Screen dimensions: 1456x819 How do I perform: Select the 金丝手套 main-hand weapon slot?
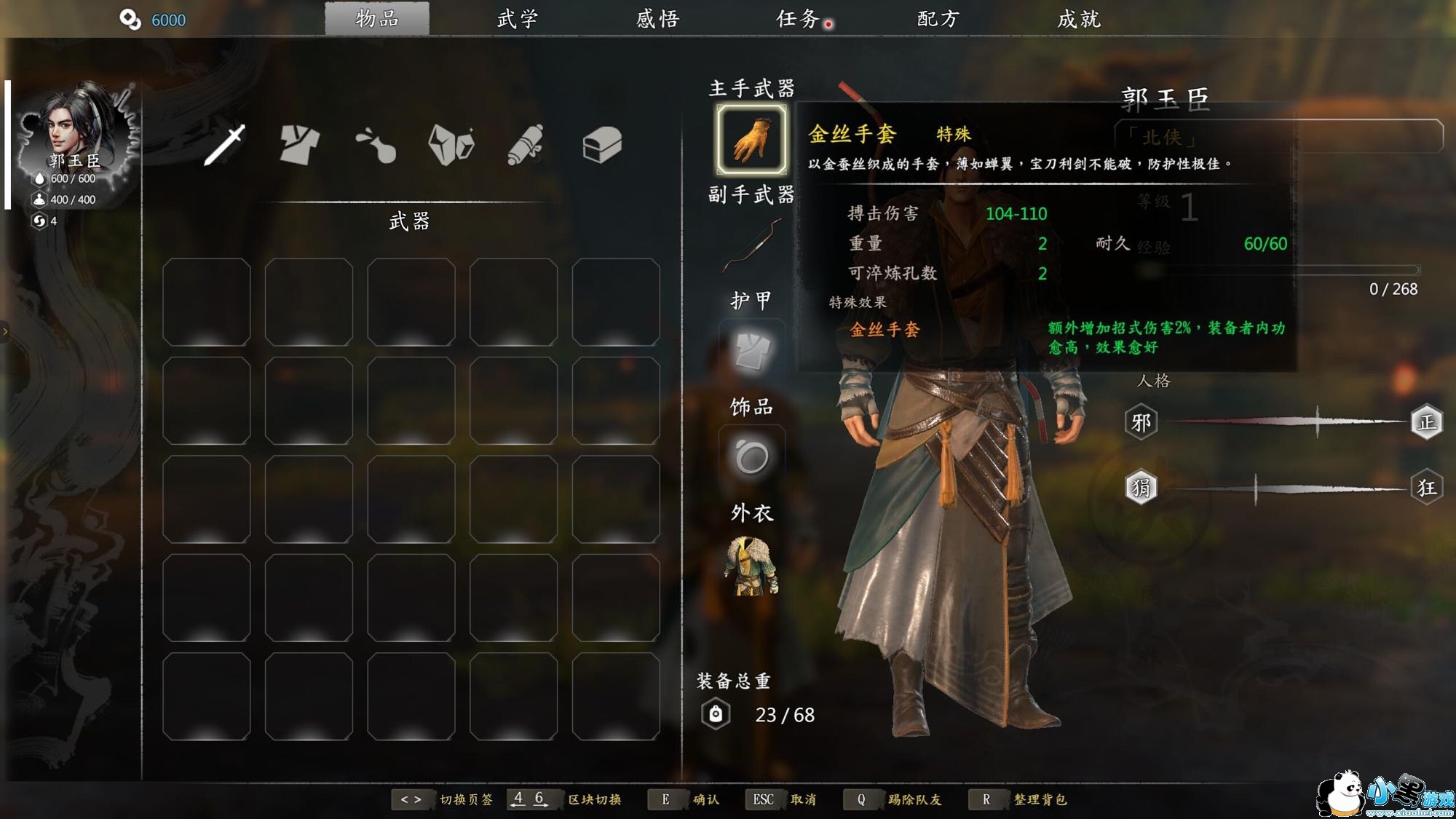pyautogui.click(x=751, y=140)
